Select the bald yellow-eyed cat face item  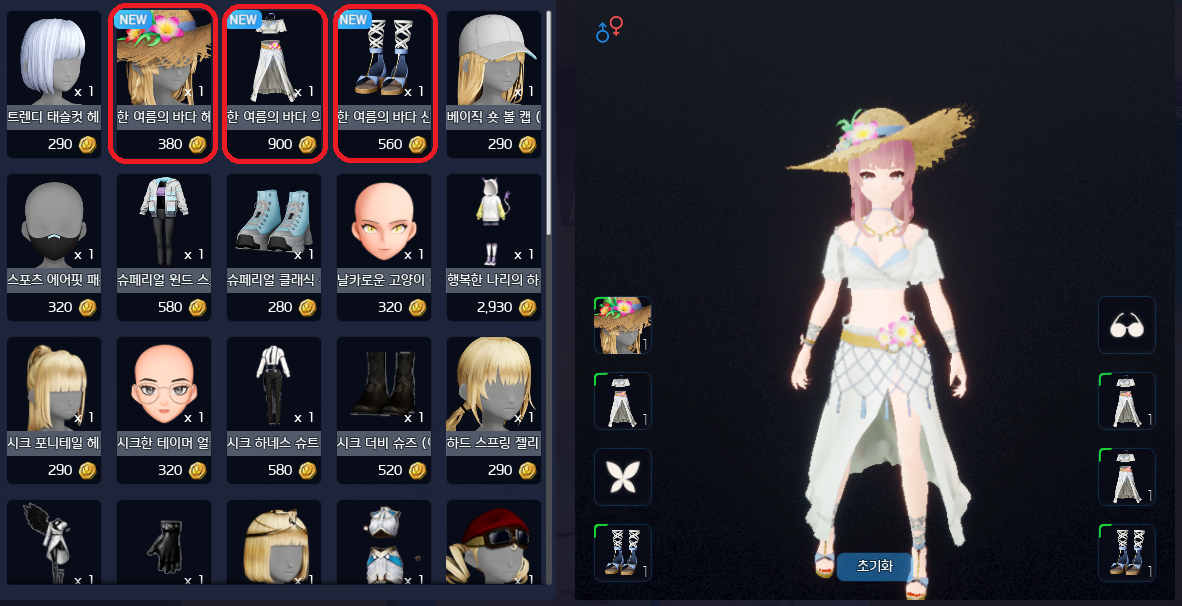384,224
